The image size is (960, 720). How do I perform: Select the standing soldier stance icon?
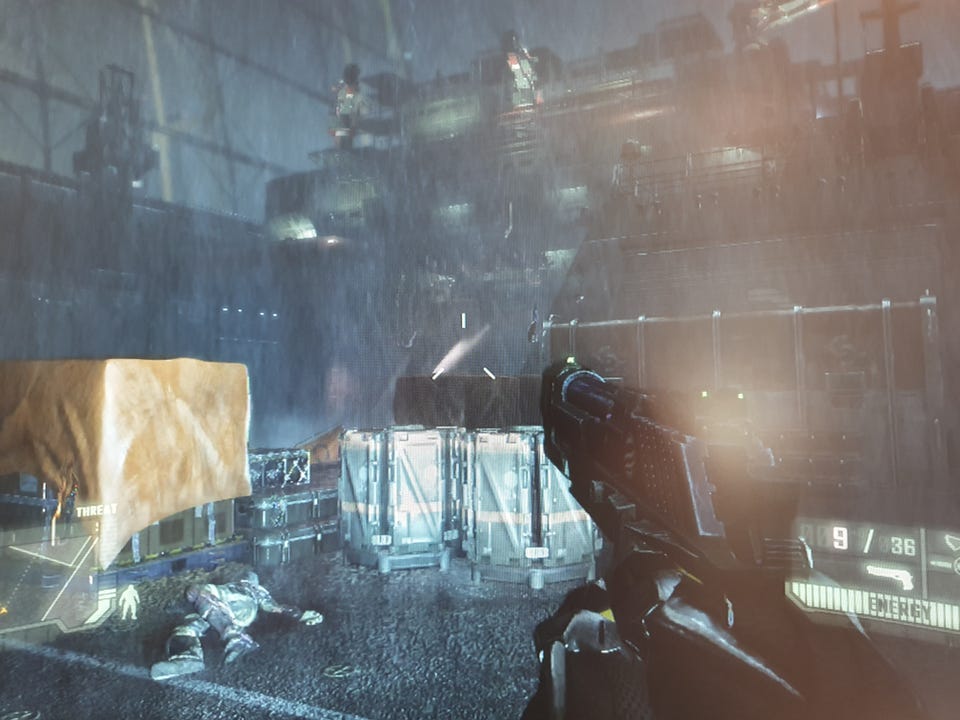[x=128, y=601]
